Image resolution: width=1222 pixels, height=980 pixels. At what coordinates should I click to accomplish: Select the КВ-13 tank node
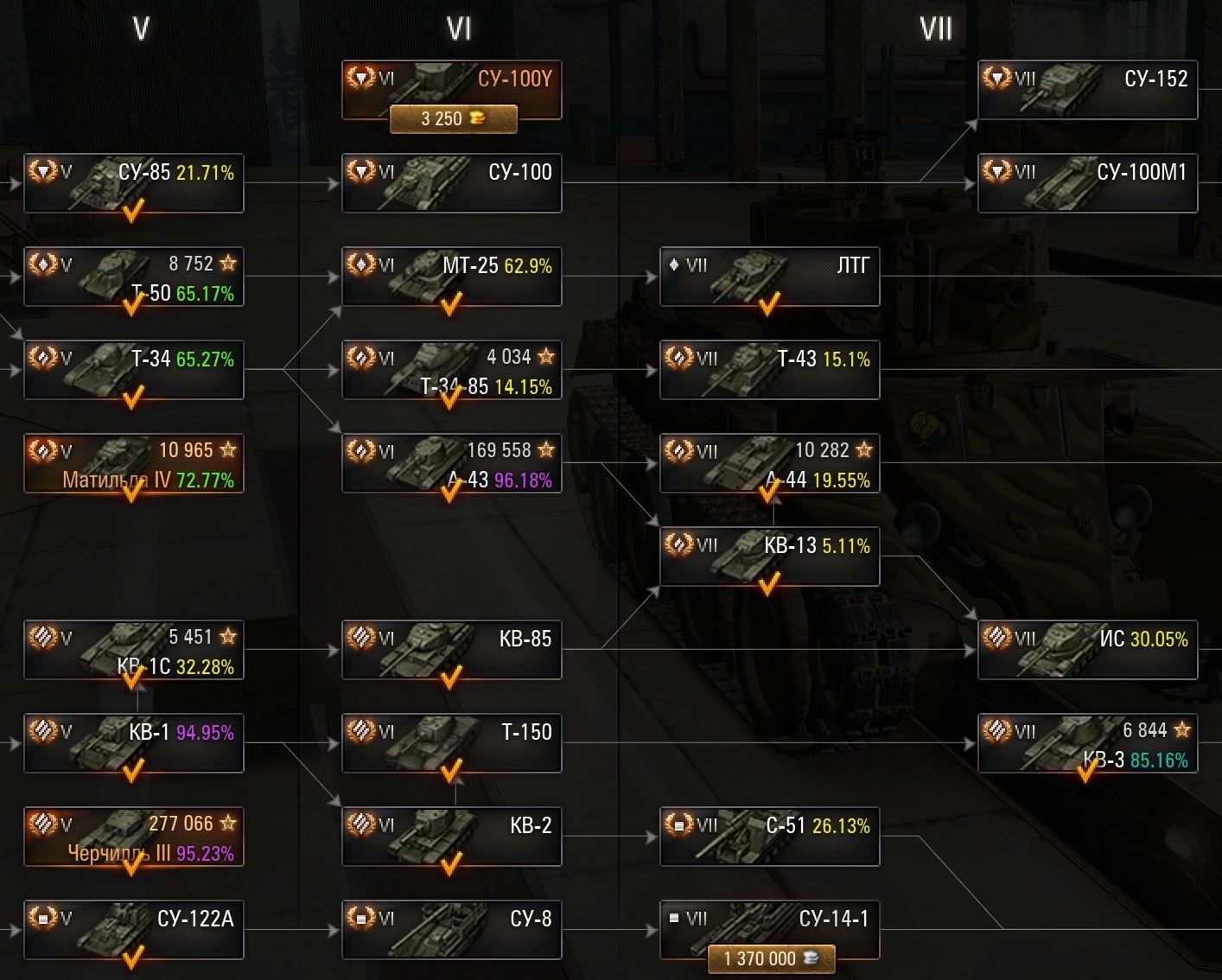click(770, 557)
